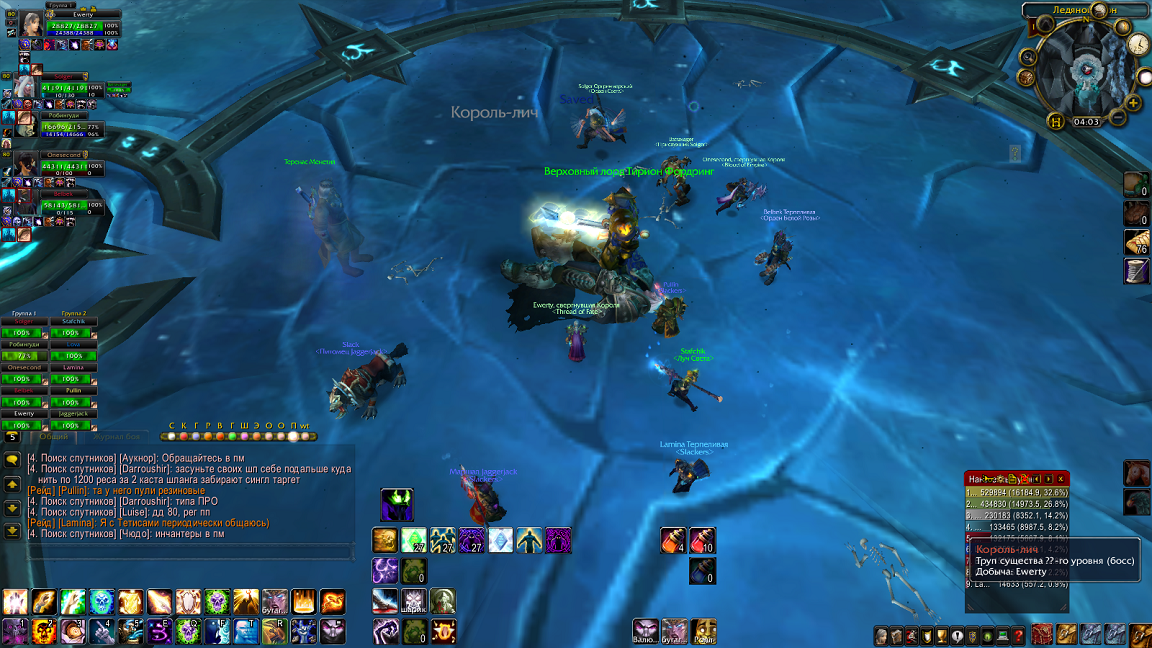This screenshot has width=1152, height=648.
Task: Open the character info micro button
Action: tap(882, 635)
